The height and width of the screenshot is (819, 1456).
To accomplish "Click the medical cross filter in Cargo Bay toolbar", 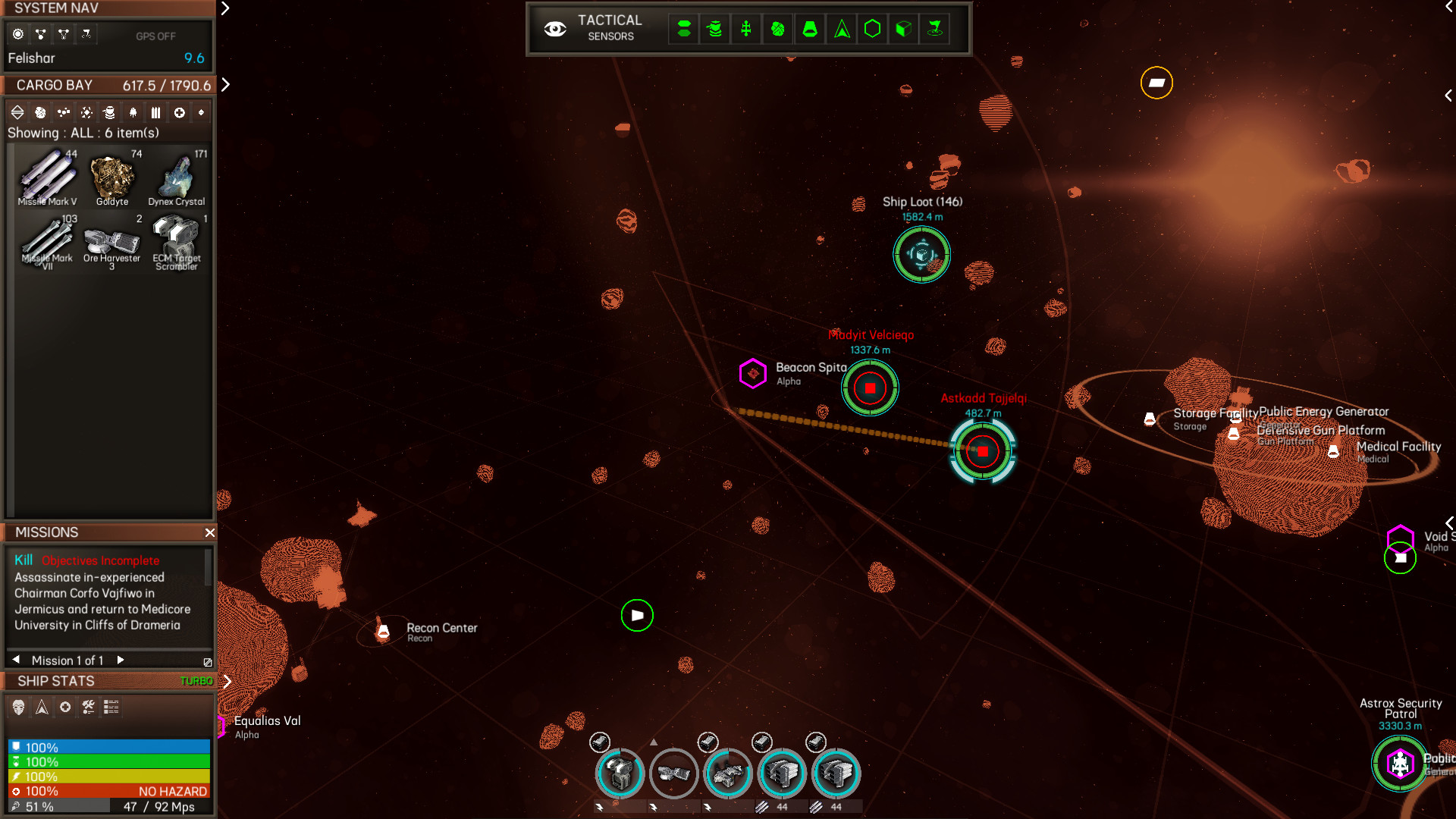I will coord(180,112).
